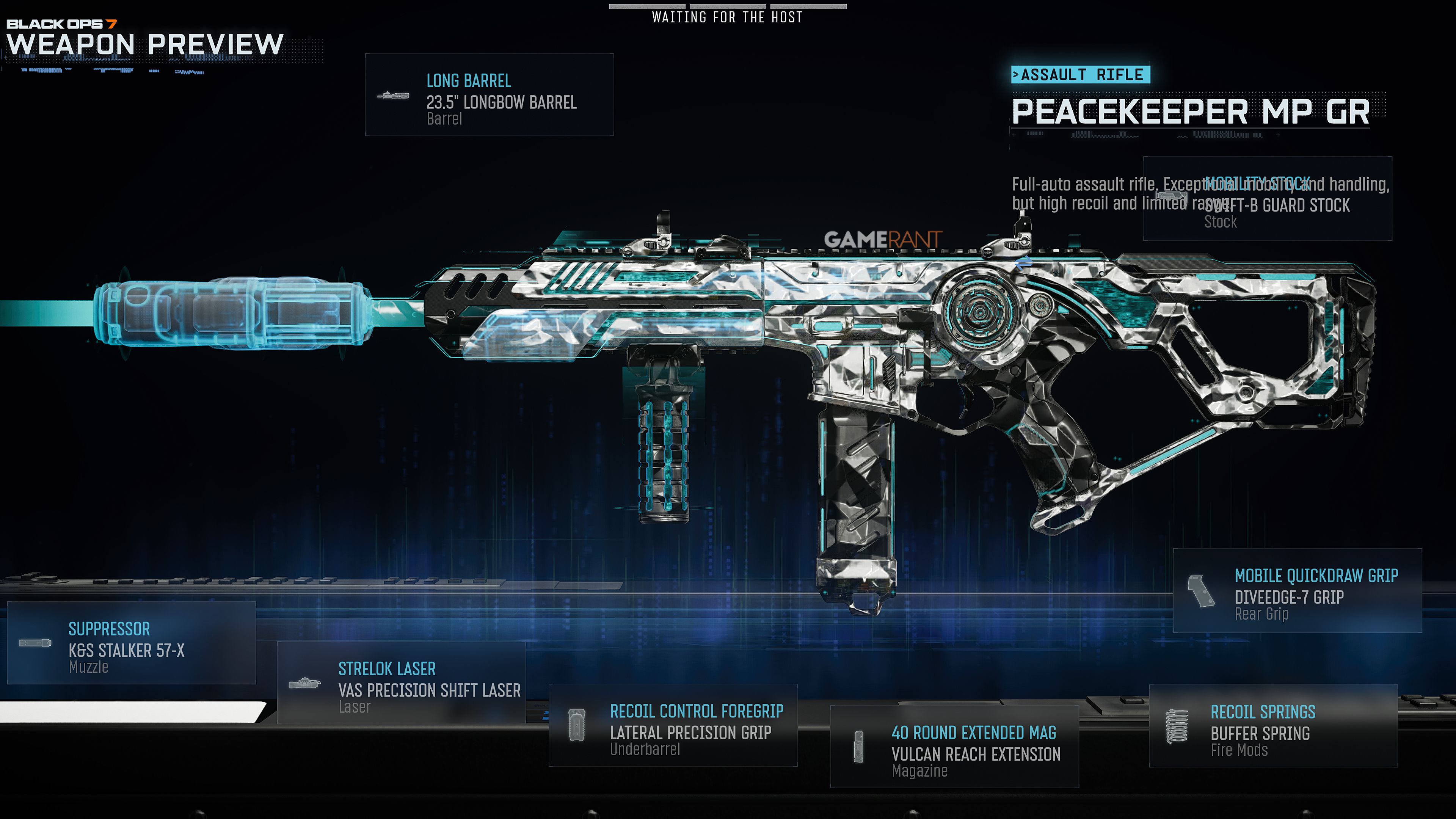The image size is (1456, 819).
Task: Select the Strelok Laser attachment card
Action: click(x=401, y=683)
